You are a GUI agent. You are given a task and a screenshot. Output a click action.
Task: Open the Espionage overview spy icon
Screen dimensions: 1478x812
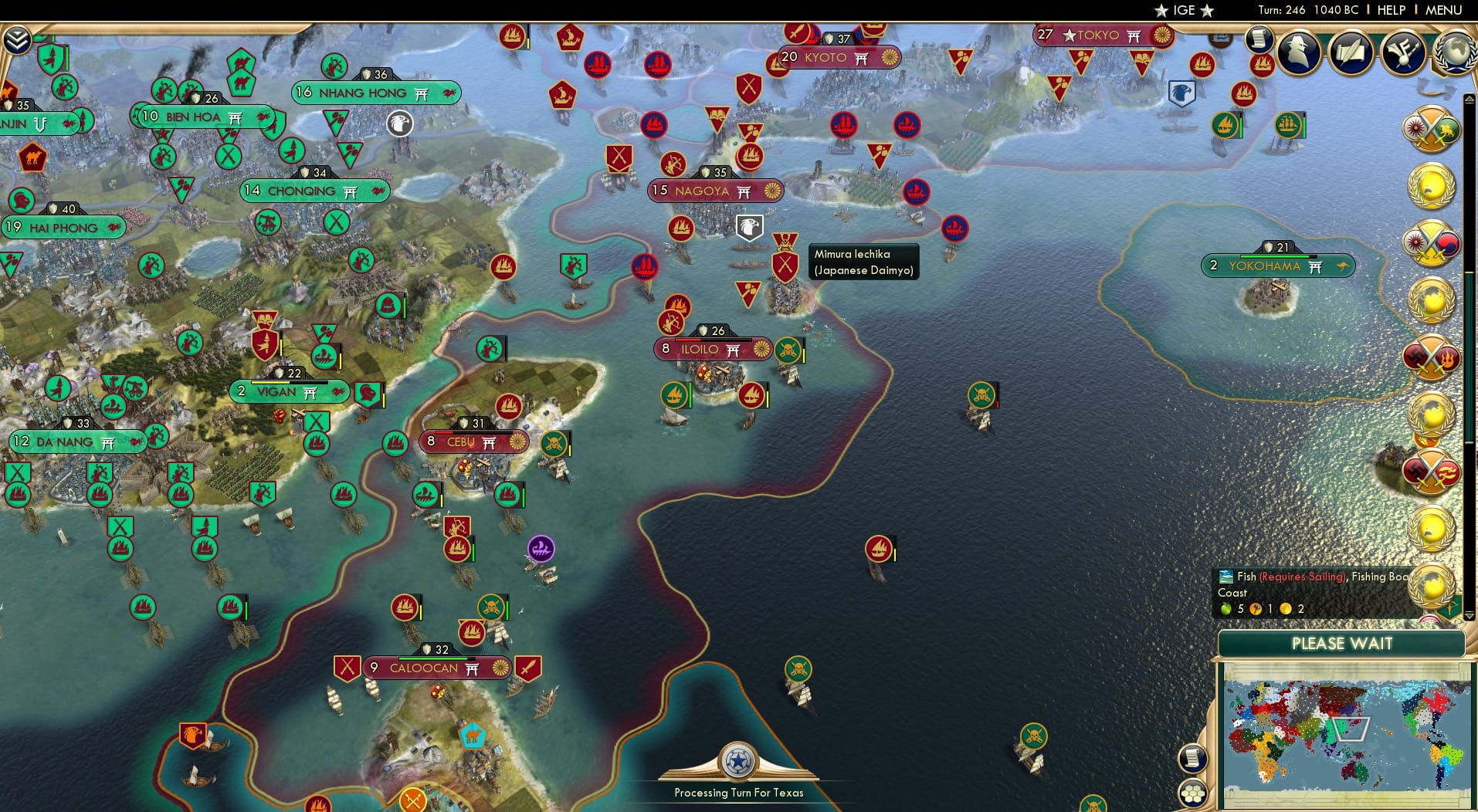click(x=1298, y=52)
